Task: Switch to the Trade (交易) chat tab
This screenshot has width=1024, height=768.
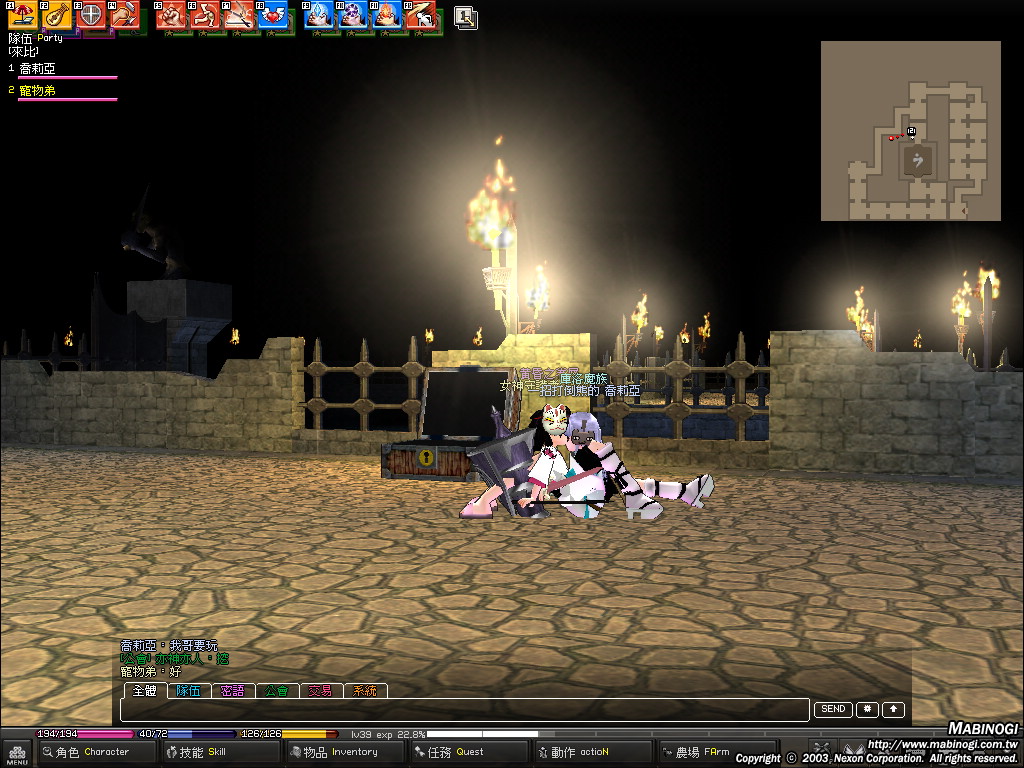Action: pyautogui.click(x=320, y=690)
